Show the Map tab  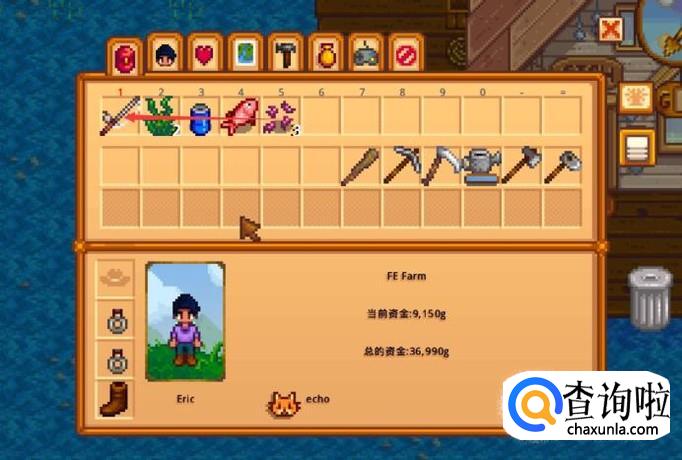245,56
